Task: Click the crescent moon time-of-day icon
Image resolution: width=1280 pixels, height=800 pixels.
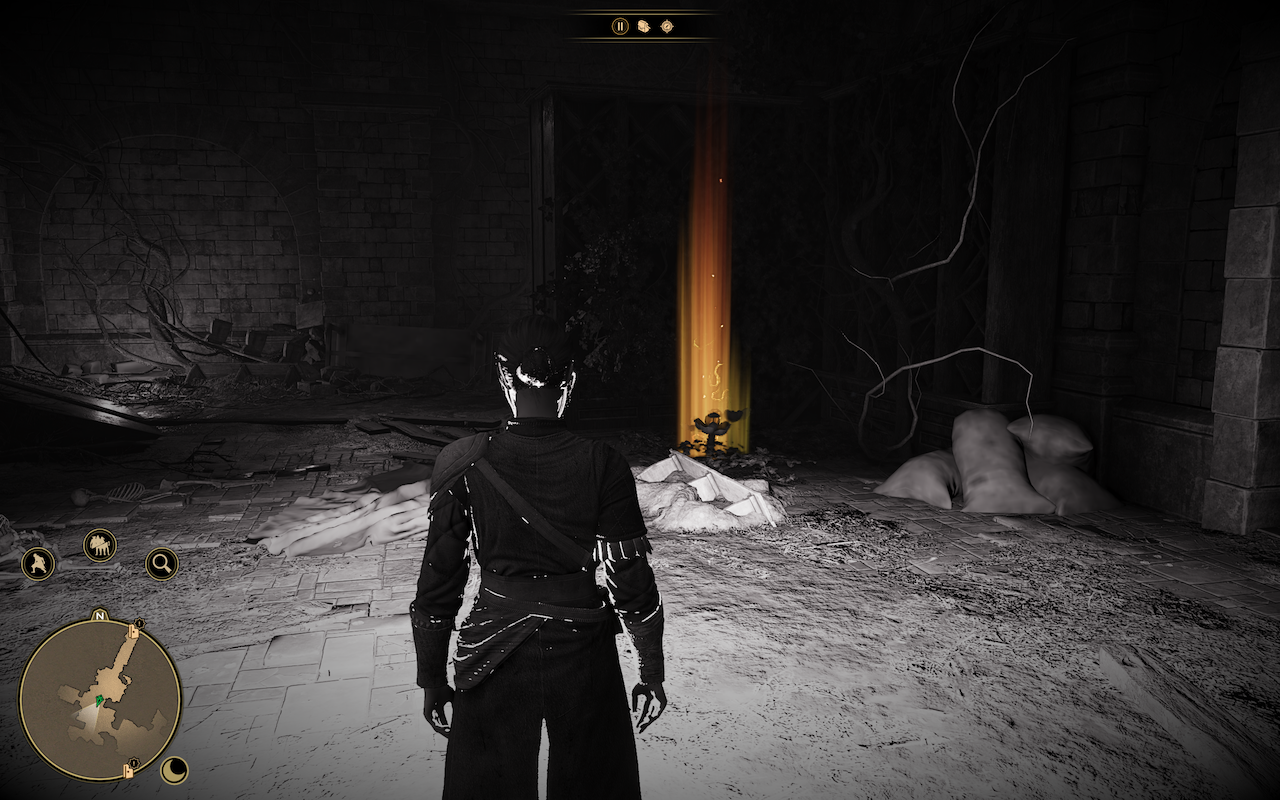Action: pos(175,769)
